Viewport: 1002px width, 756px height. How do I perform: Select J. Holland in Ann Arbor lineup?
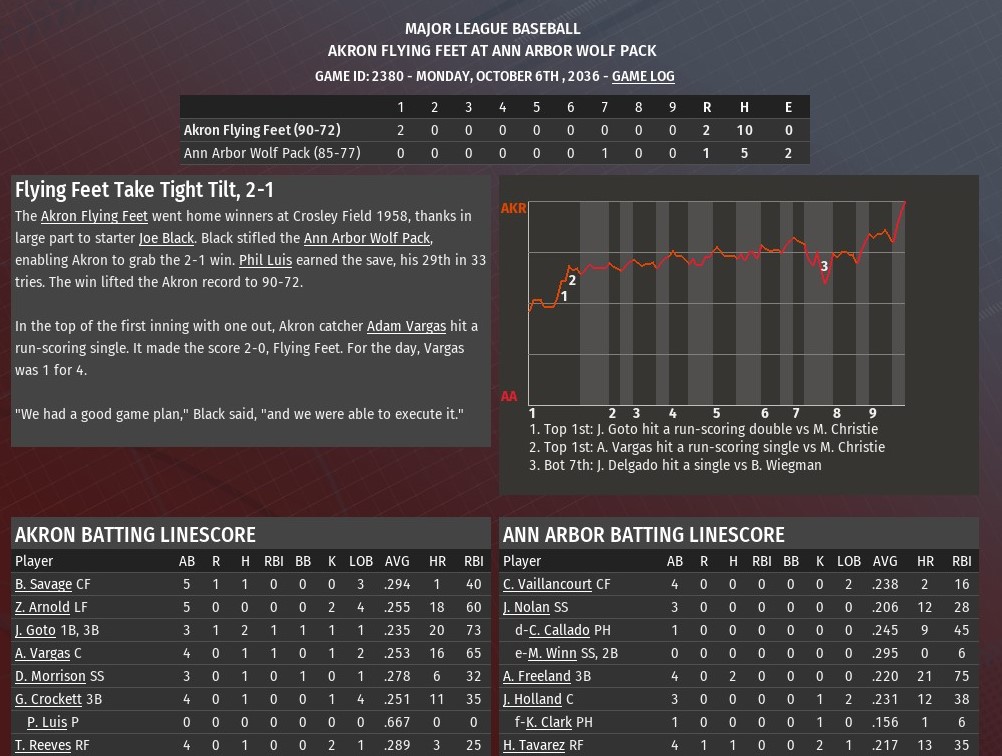click(532, 699)
